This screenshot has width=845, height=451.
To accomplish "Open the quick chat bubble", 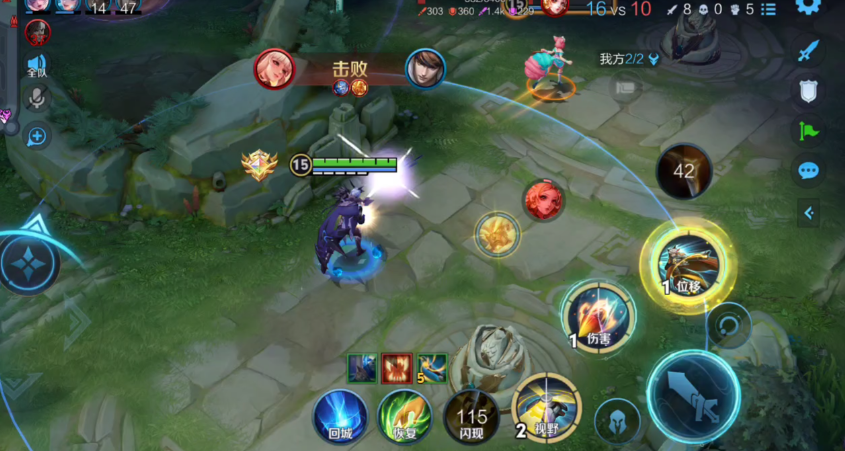I will pos(809,171).
